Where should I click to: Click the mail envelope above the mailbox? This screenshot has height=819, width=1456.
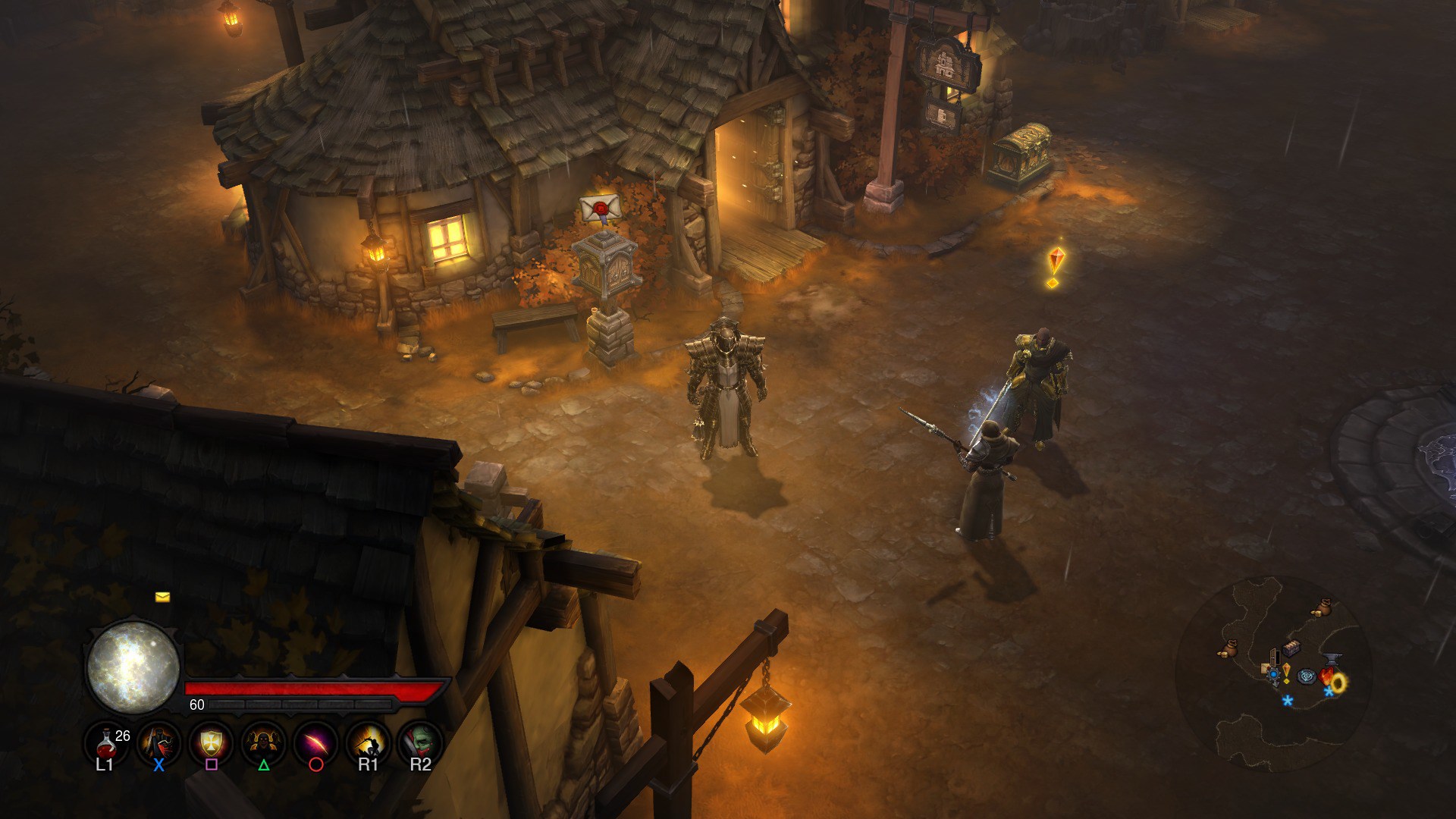pos(601,206)
